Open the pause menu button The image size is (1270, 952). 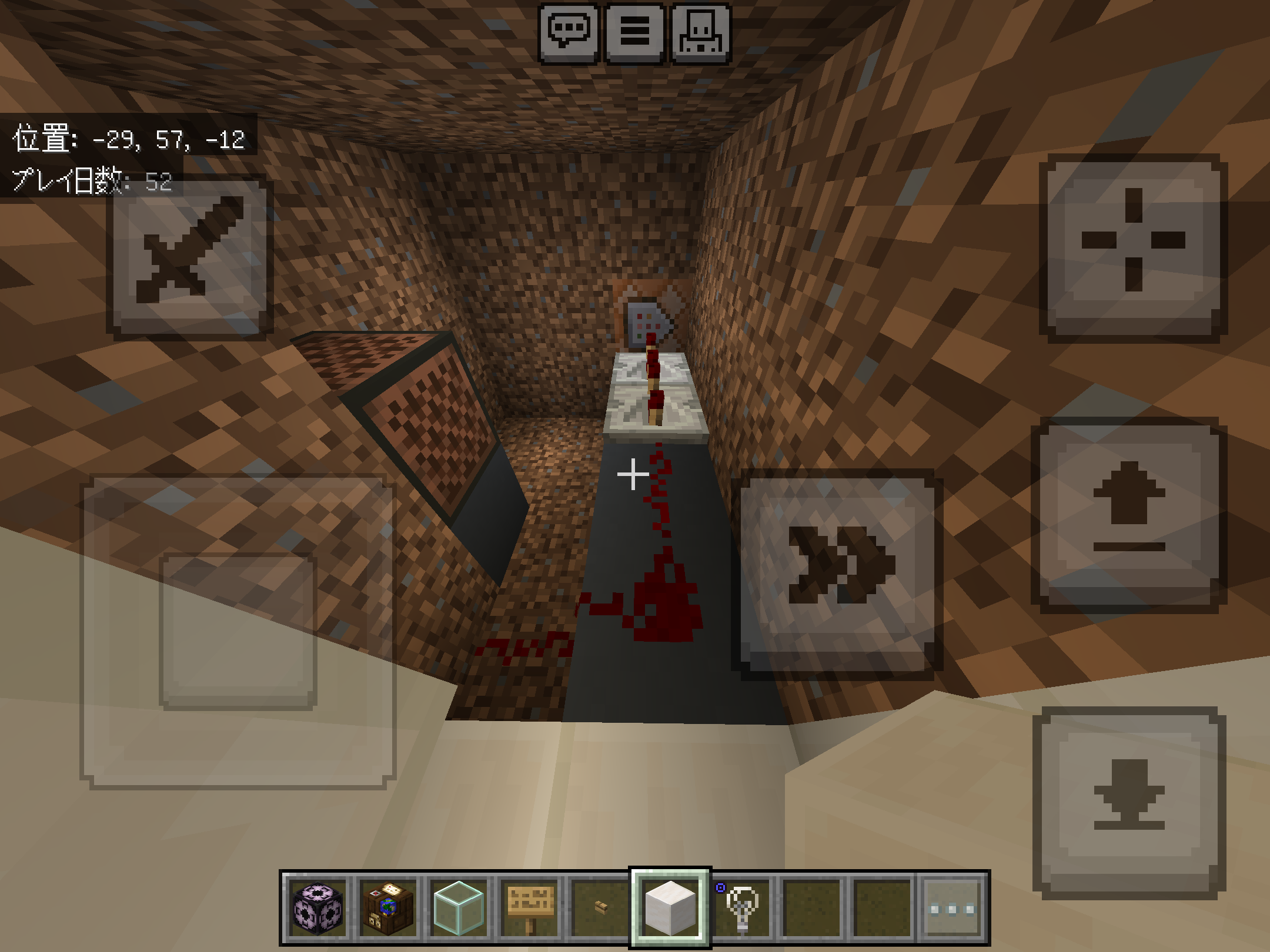point(635,32)
